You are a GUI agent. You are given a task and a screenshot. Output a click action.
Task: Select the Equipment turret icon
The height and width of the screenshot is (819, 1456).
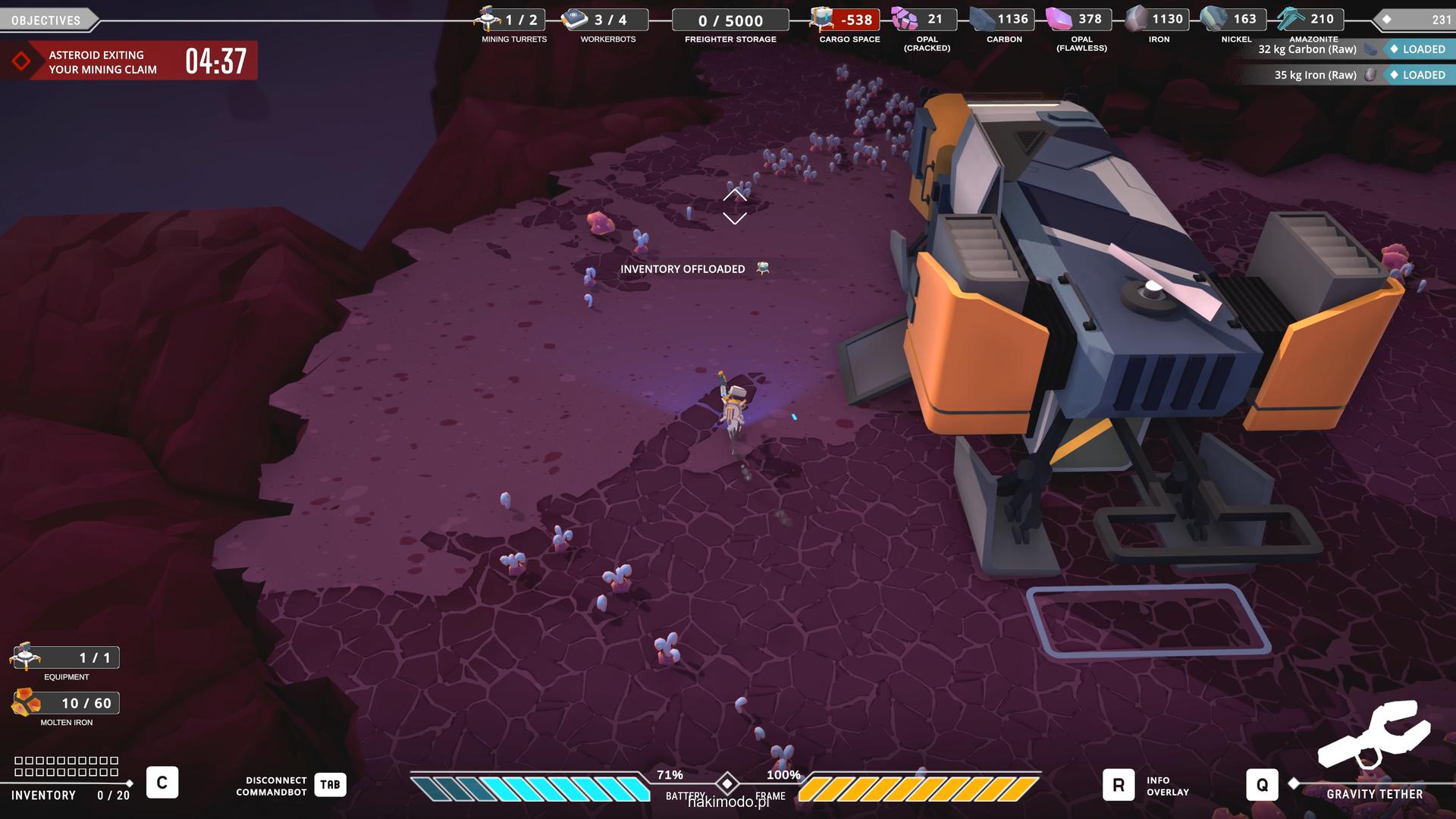coord(26,657)
